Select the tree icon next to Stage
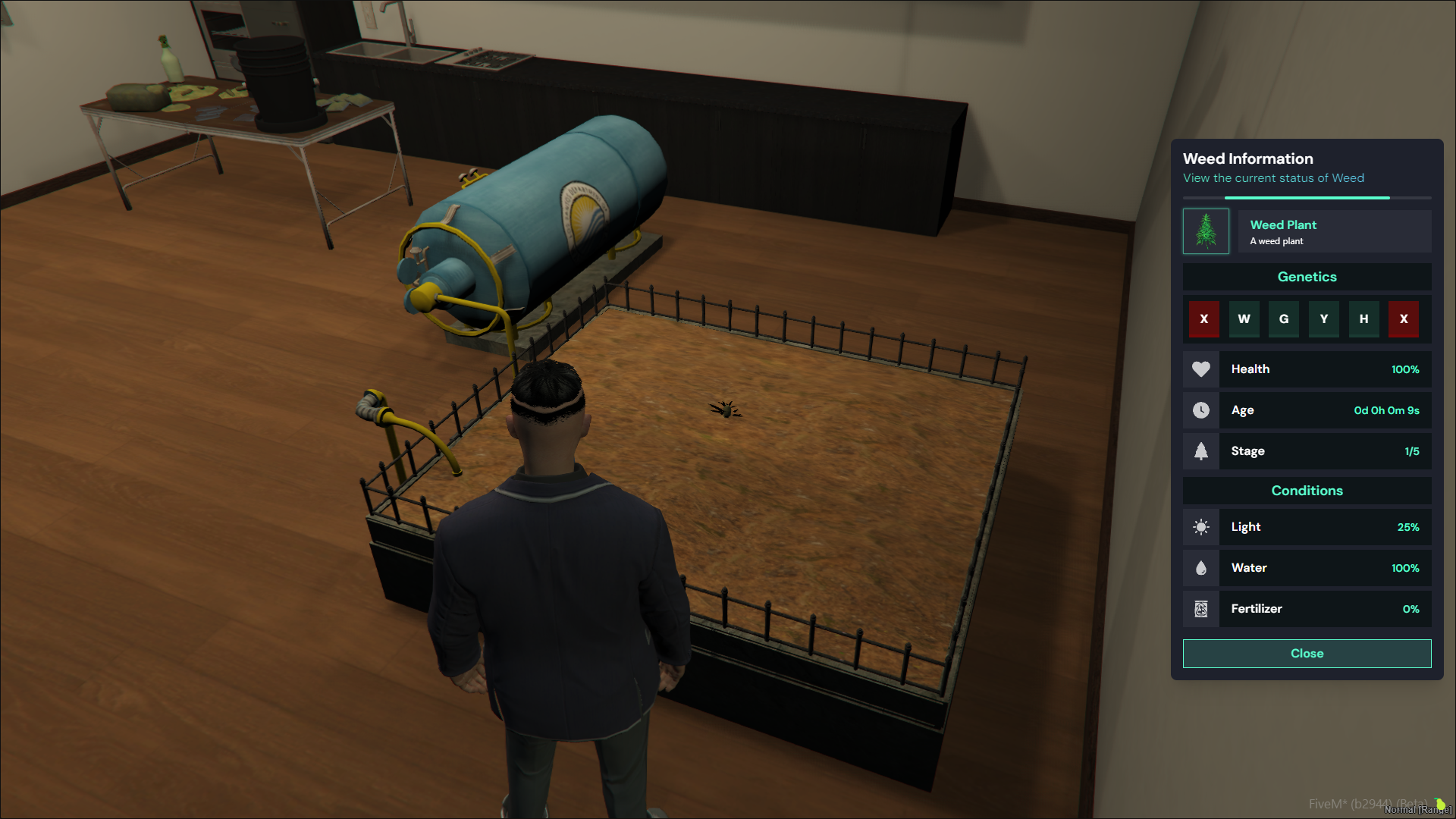The width and height of the screenshot is (1456, 819). (x=1200, y=450)
